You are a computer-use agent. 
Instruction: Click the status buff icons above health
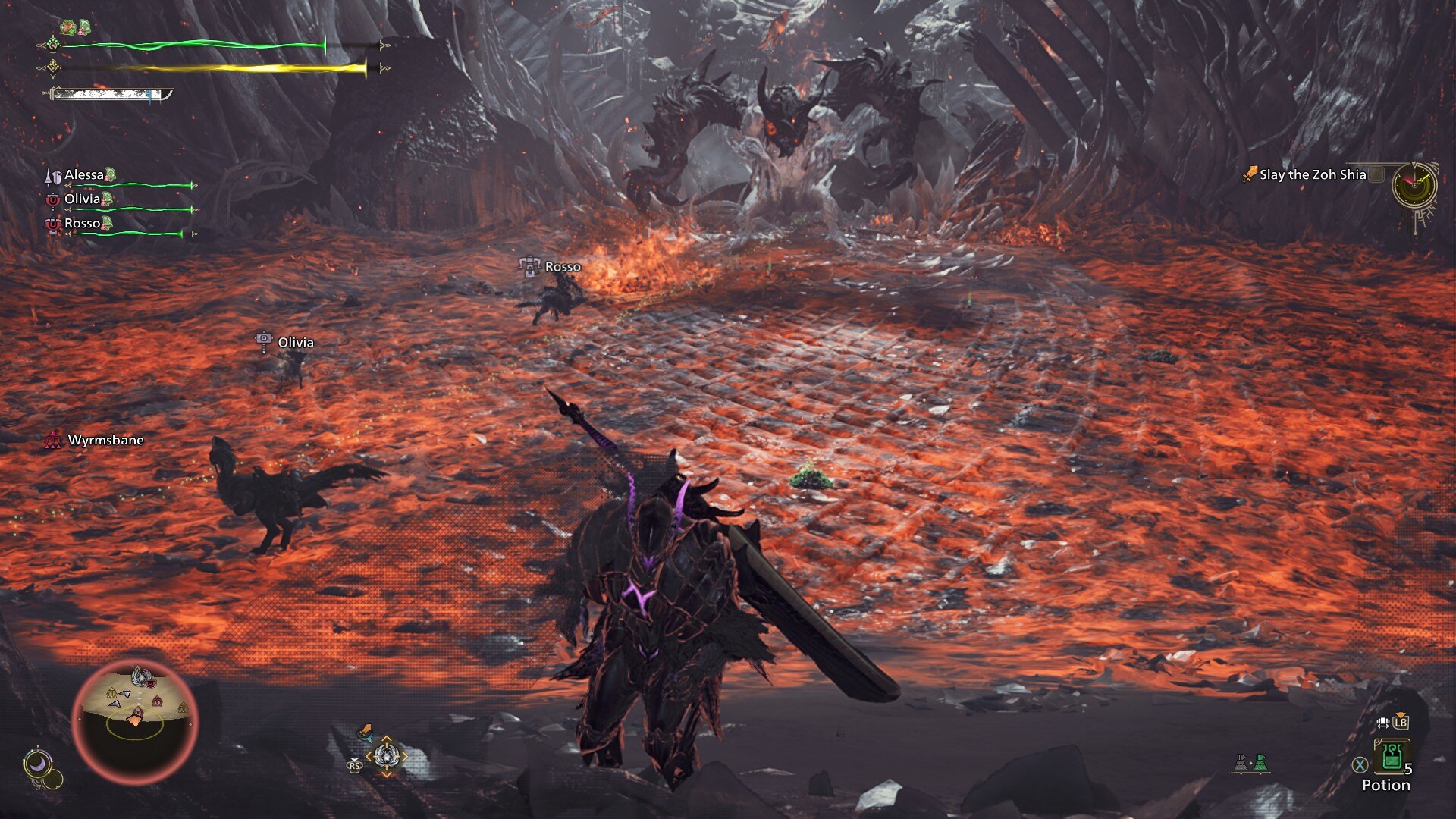[76, 28]
